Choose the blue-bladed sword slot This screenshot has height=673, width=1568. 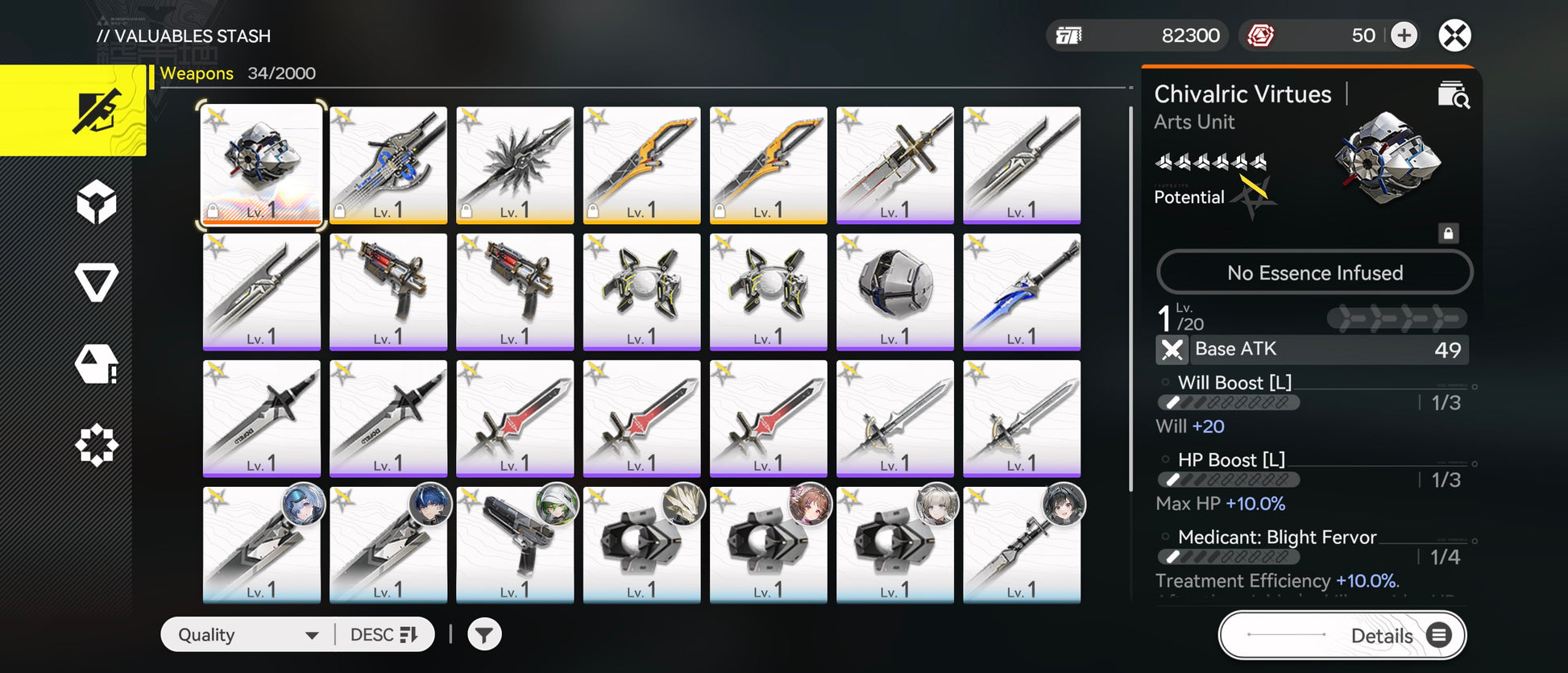1022,292
